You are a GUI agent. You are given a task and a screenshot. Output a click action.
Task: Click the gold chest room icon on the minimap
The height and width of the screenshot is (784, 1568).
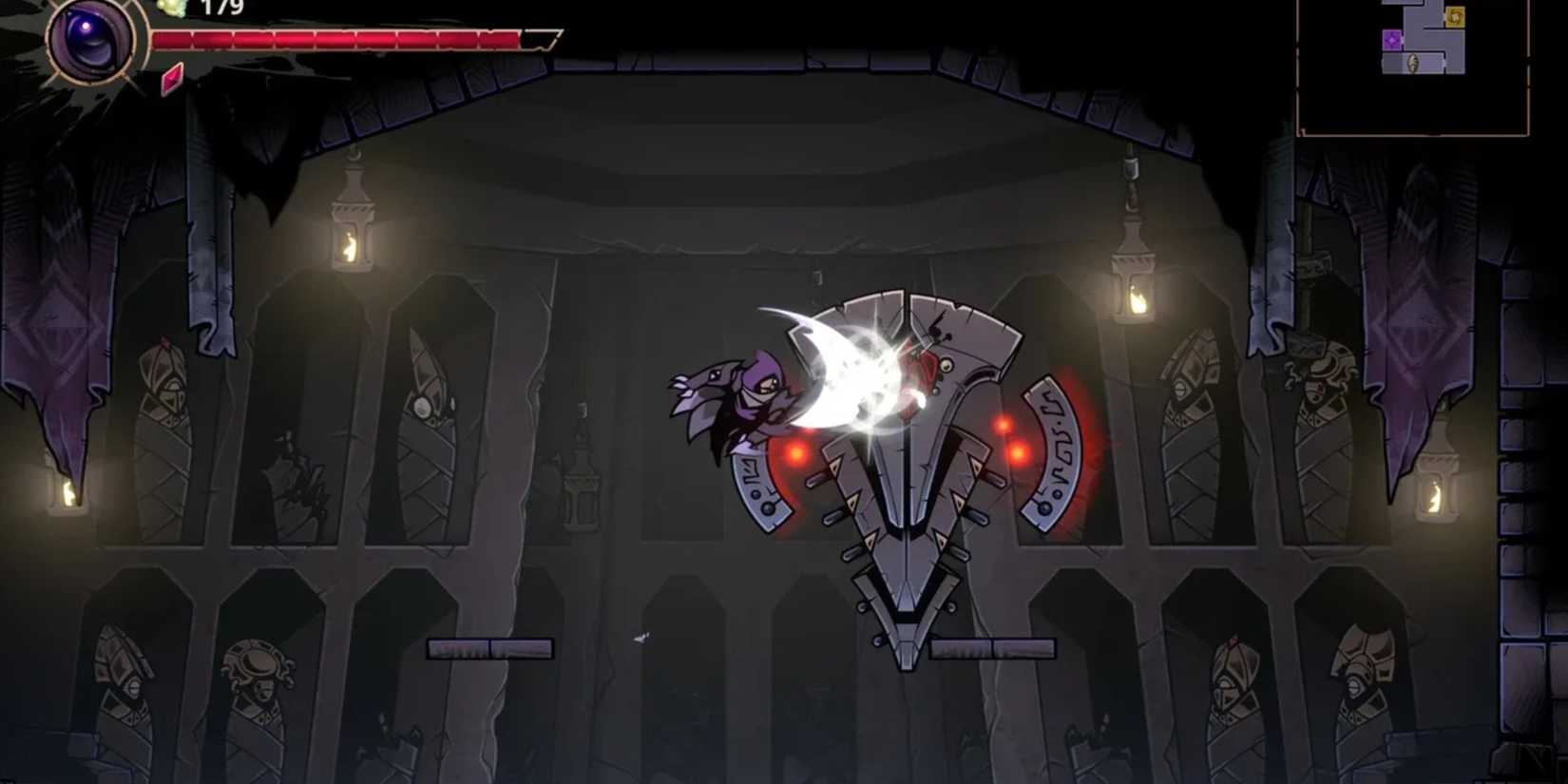pyautogui.click(x=1455, y=17)
